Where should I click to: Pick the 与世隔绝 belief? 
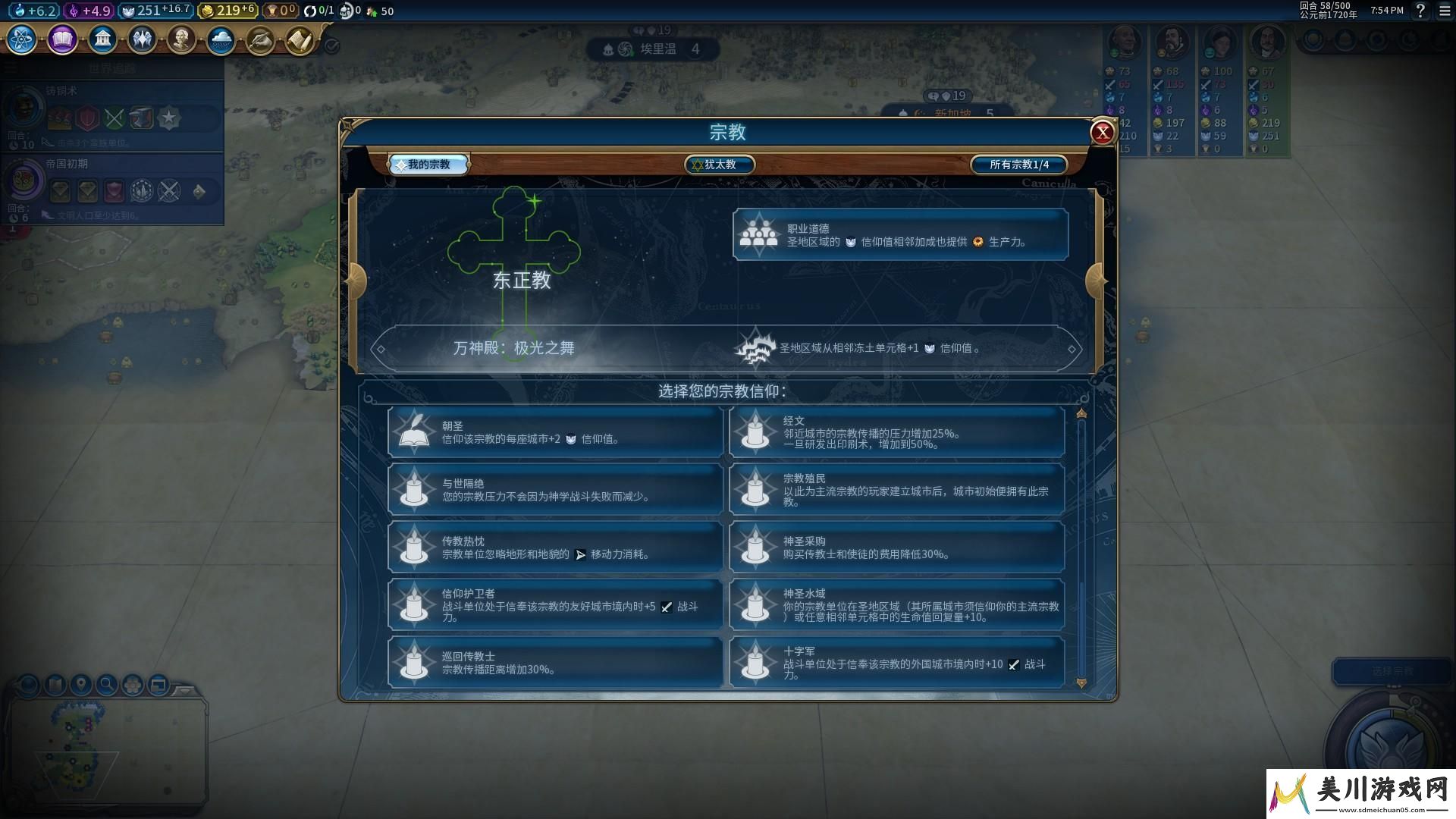click(555, 490)
